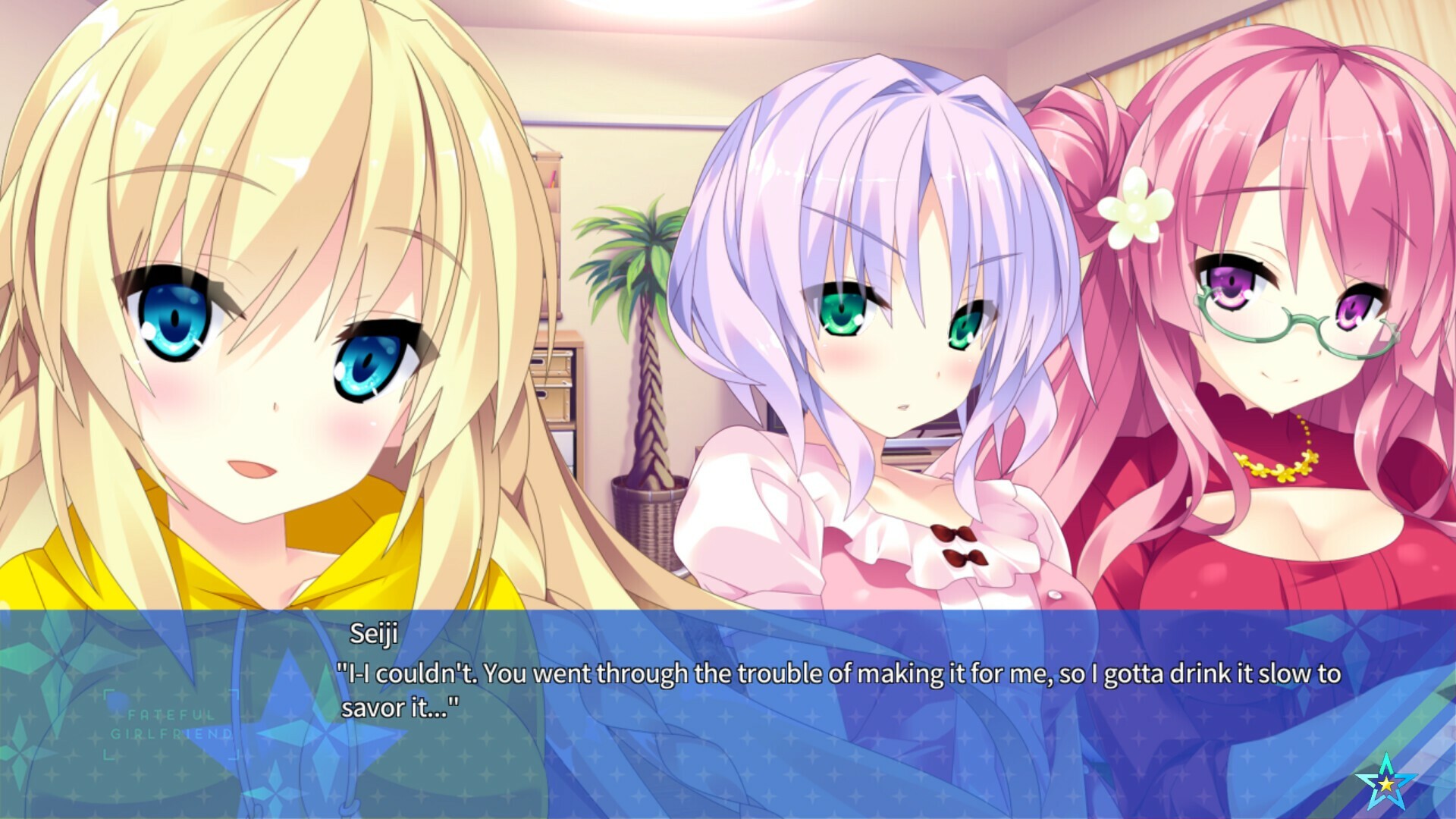Click the green stripe on the star emblem

1385,764
